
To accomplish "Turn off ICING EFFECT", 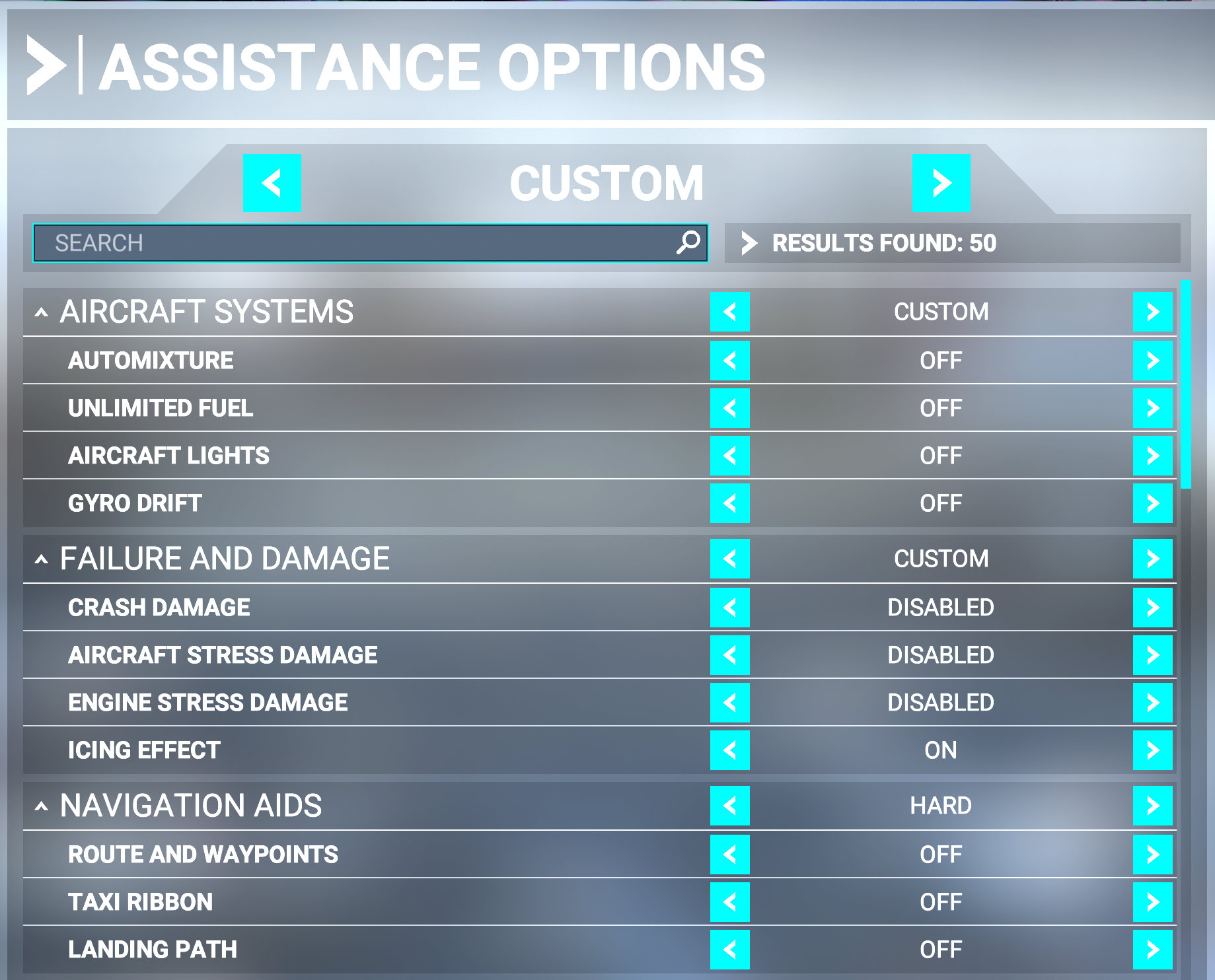I will point(730,750).
